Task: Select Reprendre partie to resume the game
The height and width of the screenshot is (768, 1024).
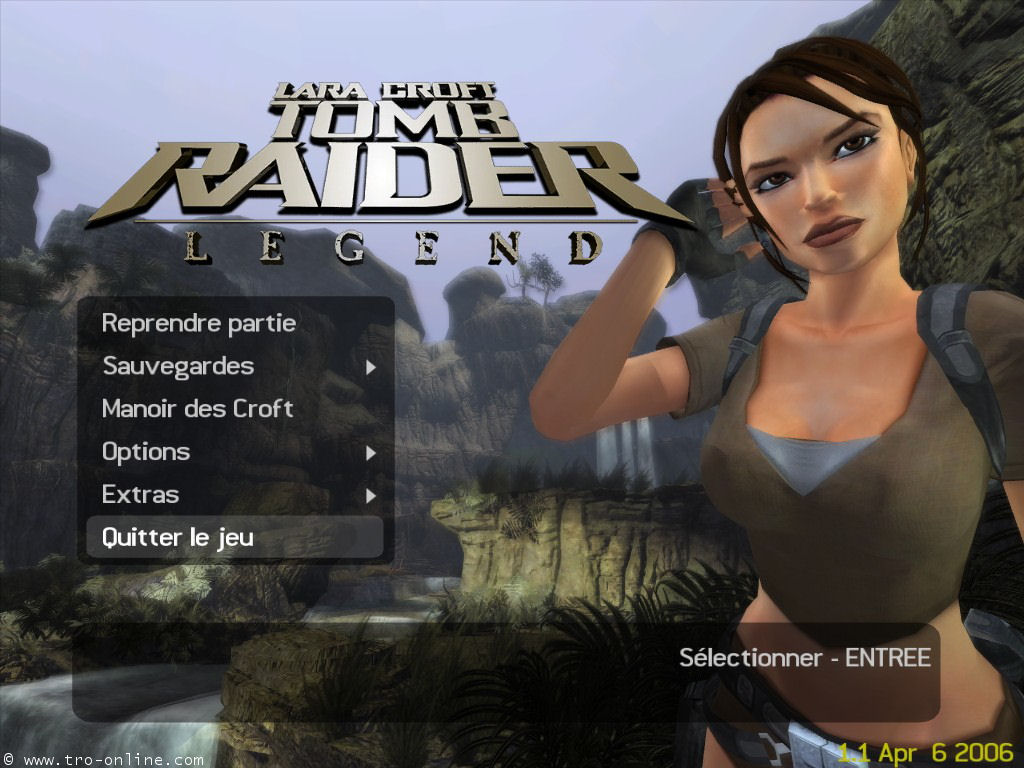Action: pos(198,324)
